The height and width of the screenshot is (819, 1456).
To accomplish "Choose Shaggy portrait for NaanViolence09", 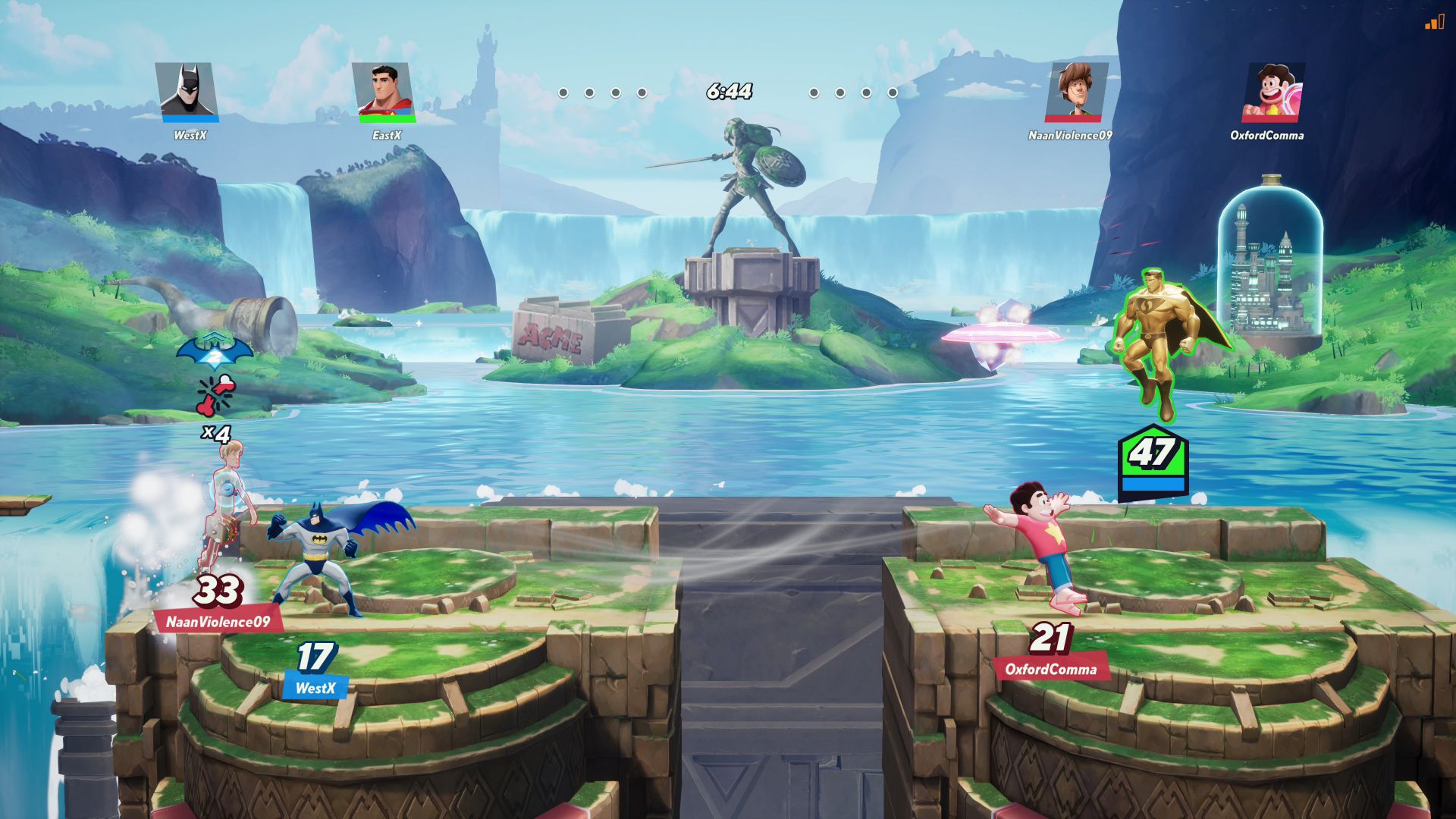I will coord(1075,91).
